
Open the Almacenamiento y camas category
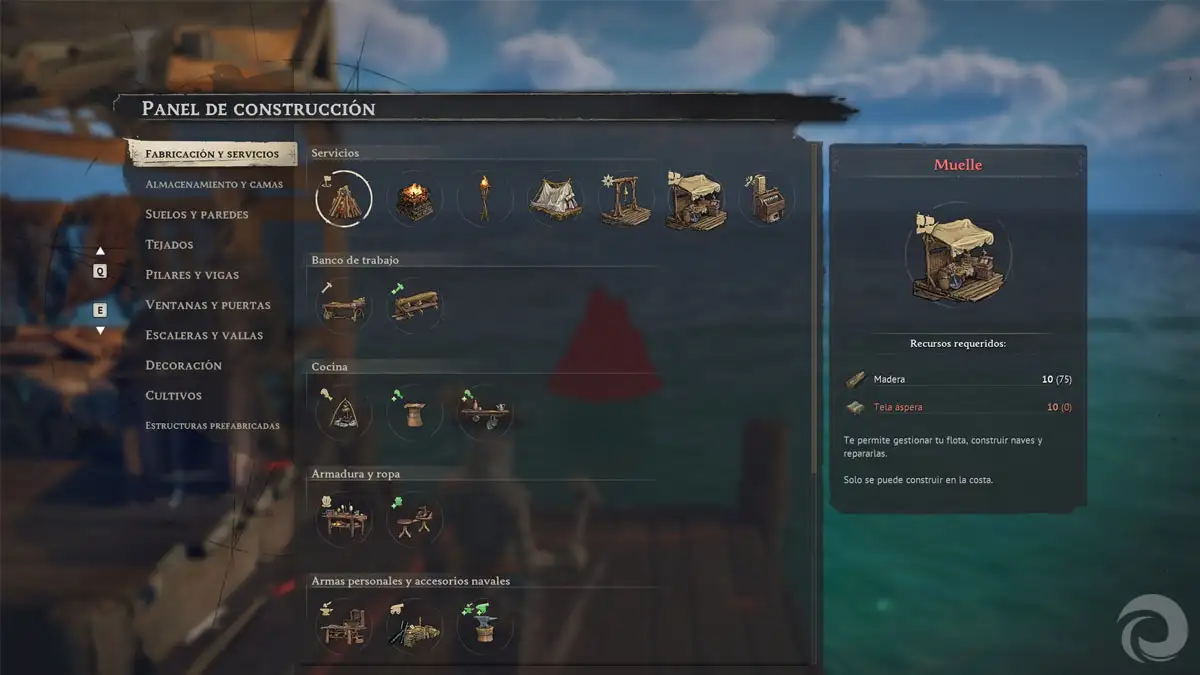(214, 184)
